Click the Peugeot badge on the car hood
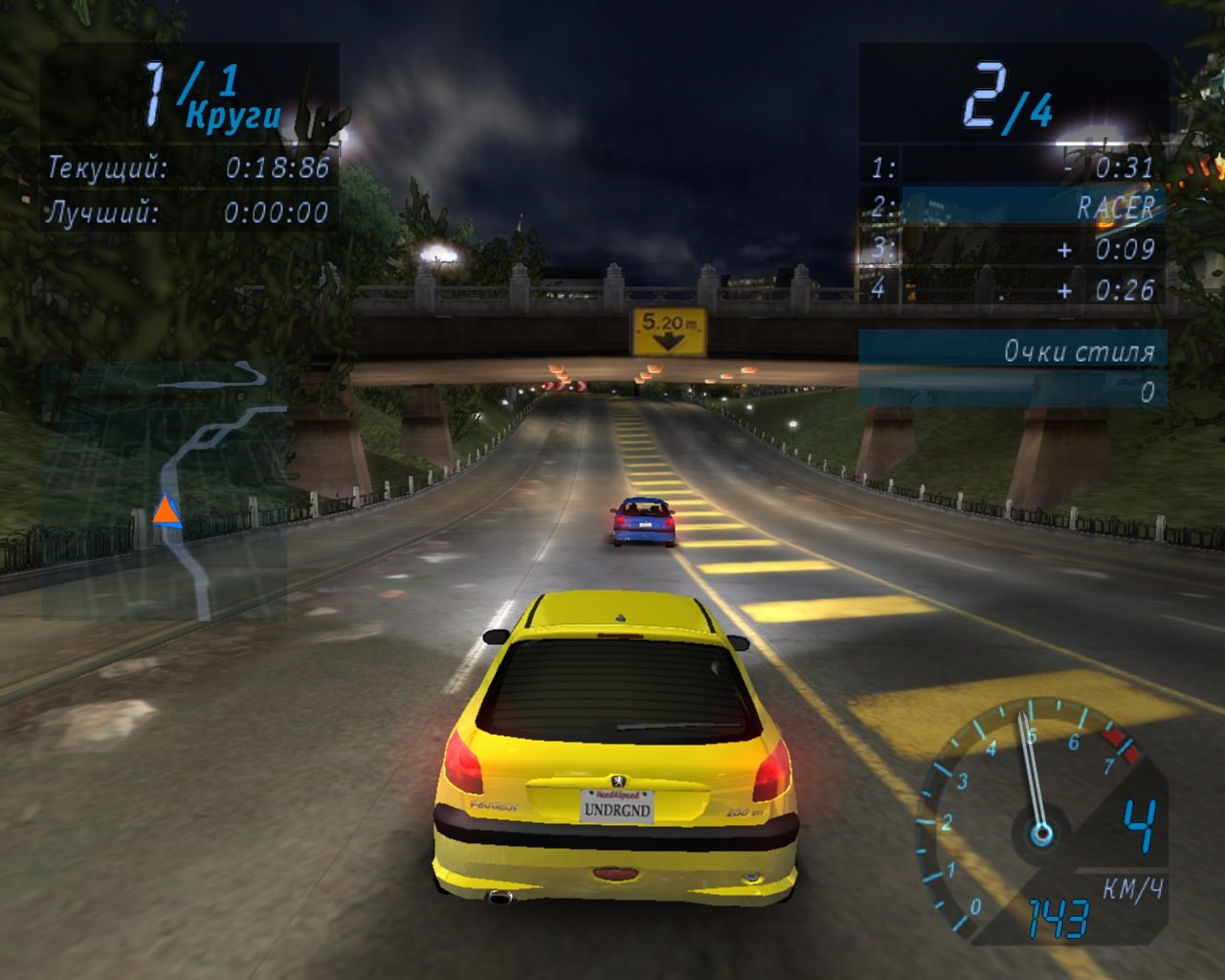Image resolution: width=1225 pixels, height=980 pixels. click(620, 783)
